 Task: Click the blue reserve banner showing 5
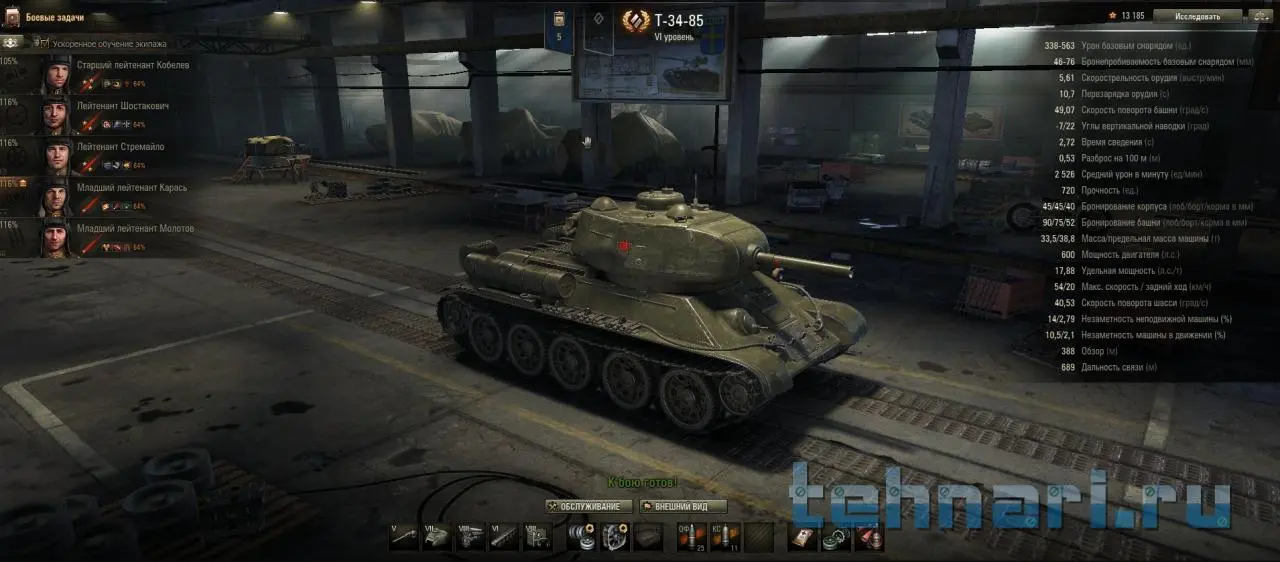559,27
